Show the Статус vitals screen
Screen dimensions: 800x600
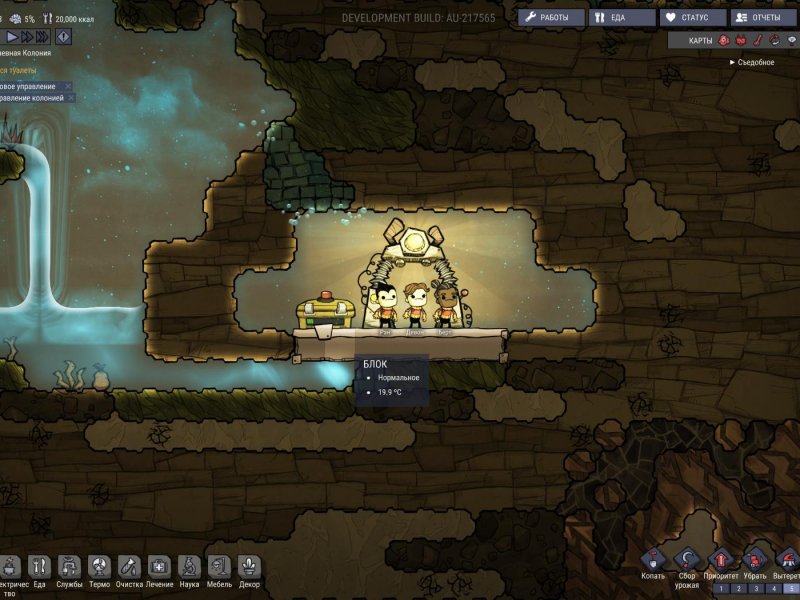(692, 18)
